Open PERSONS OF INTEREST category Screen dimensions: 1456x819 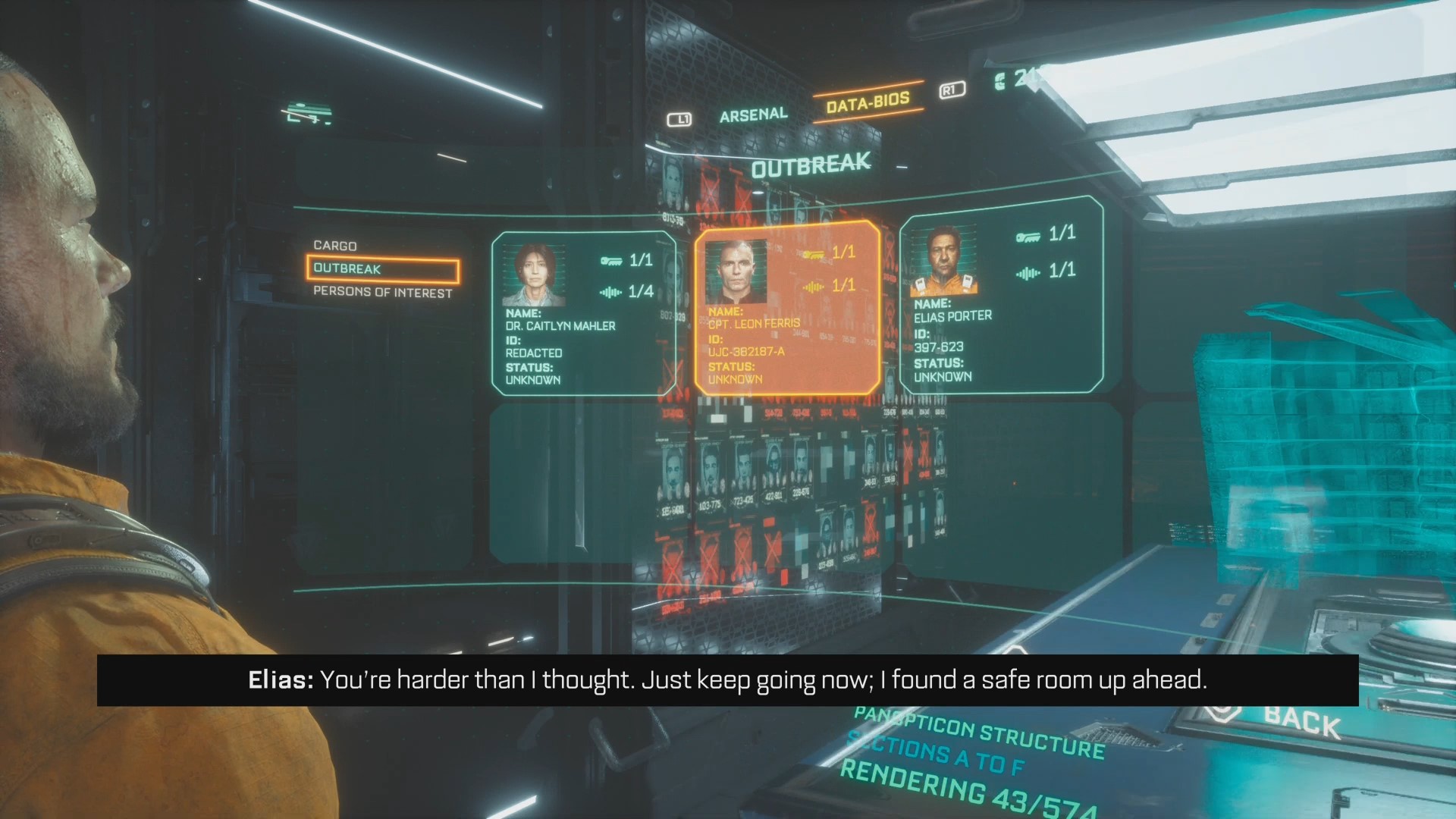382,293
